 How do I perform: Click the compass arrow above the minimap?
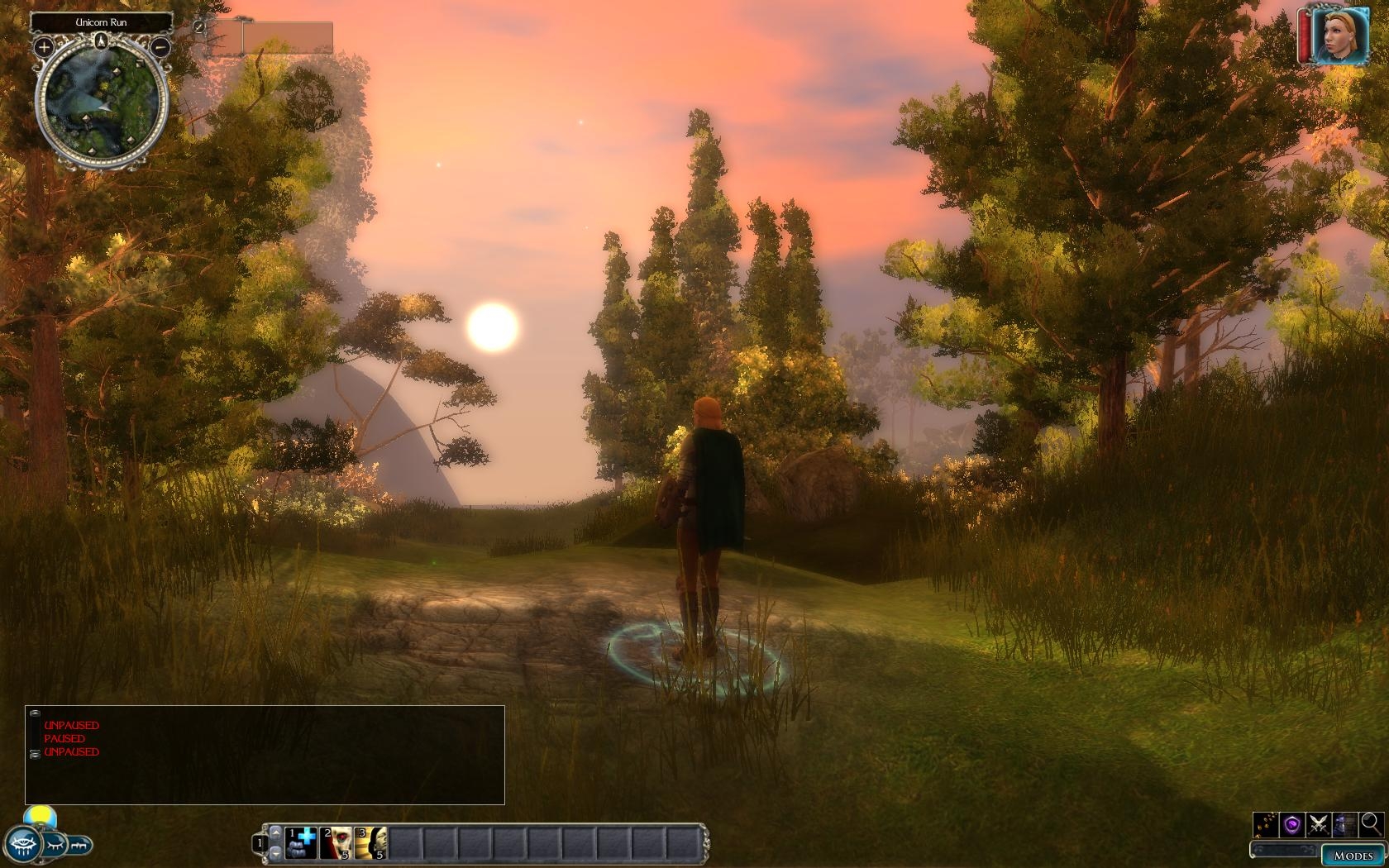[x=102, y=41]
